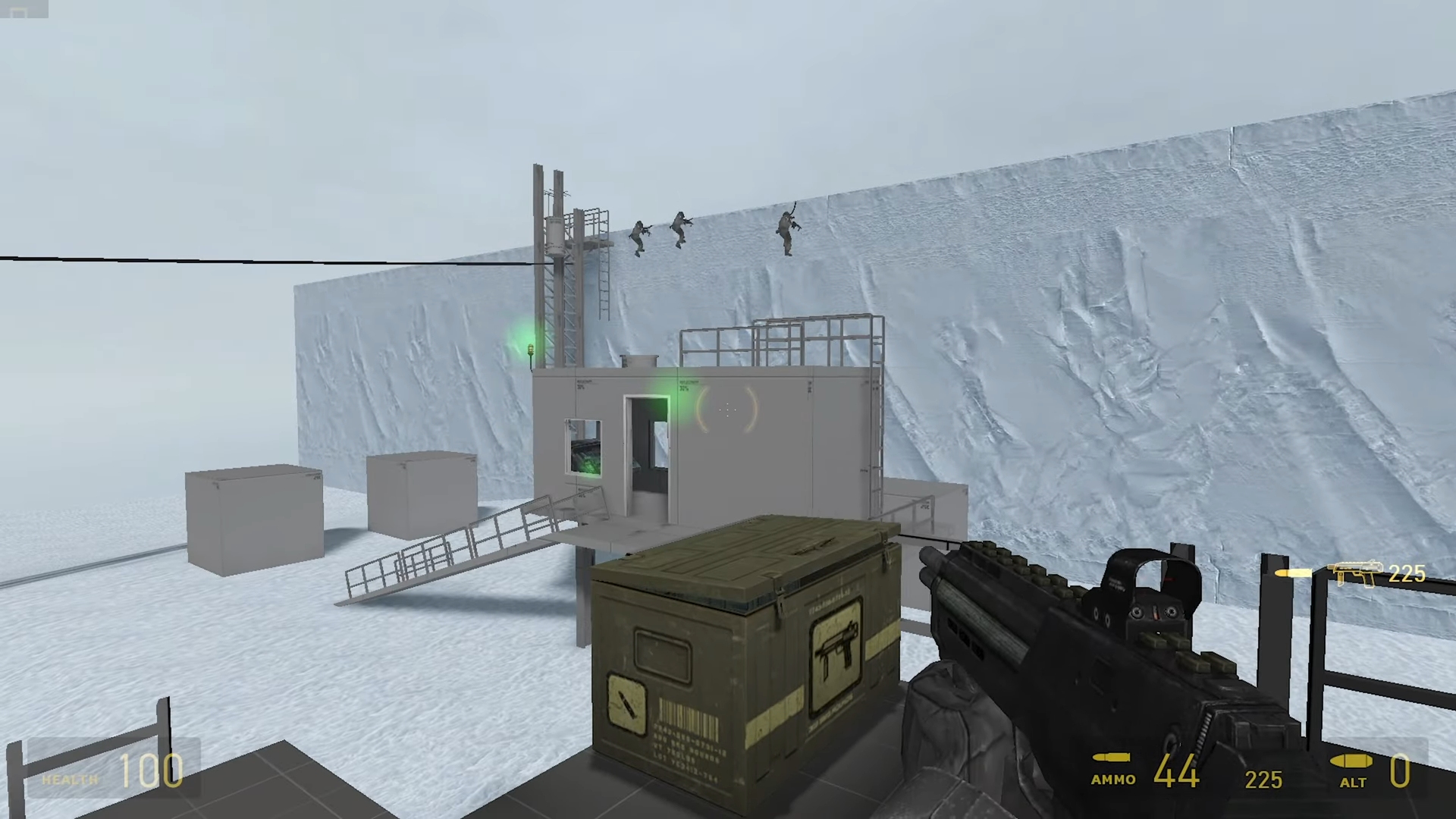Click the grenade icon beside the ALT counter
The image size is (1456, 819).
(x=1351, y=761)
